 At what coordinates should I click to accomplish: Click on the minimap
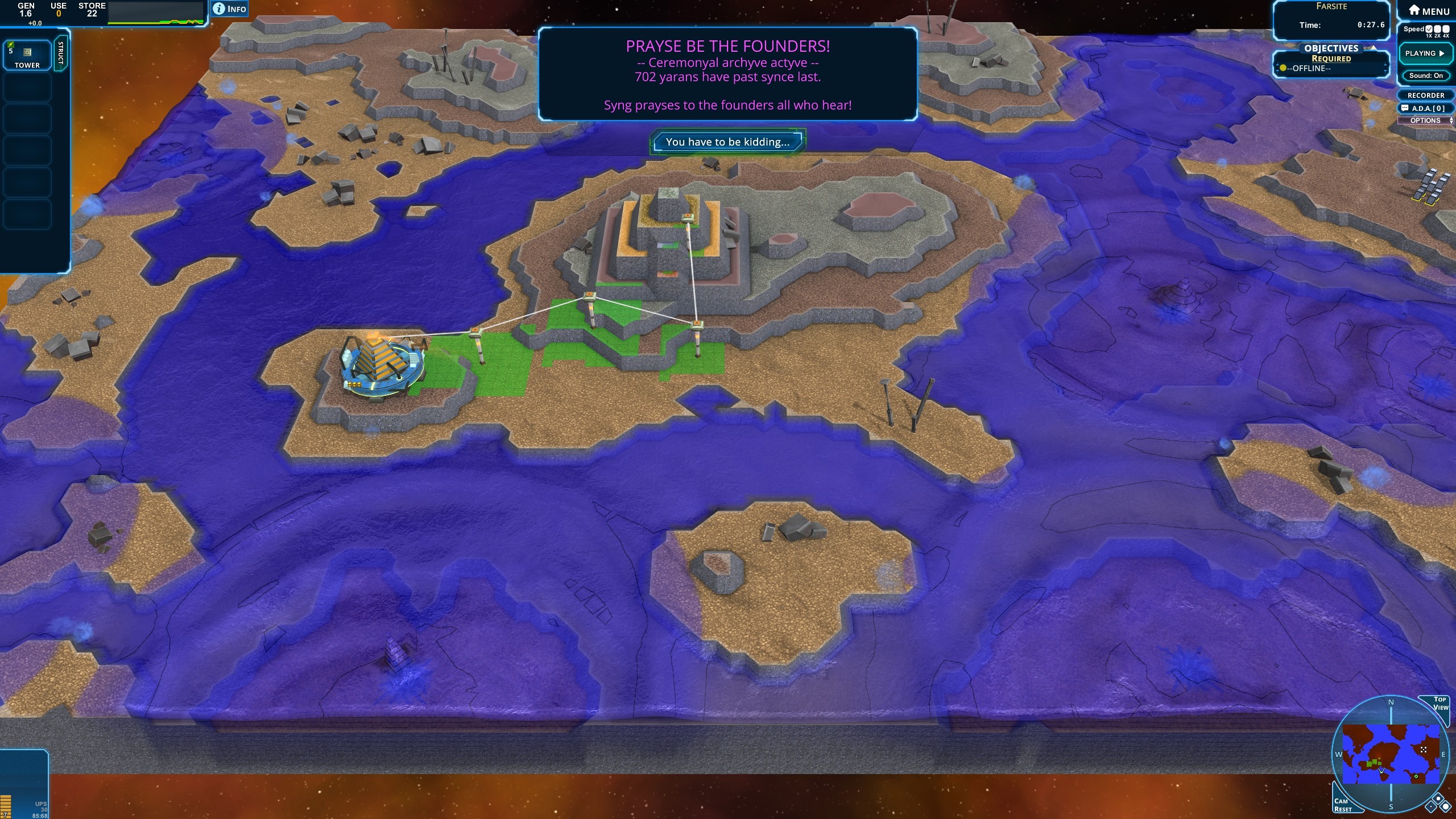tap(1391, 754)
